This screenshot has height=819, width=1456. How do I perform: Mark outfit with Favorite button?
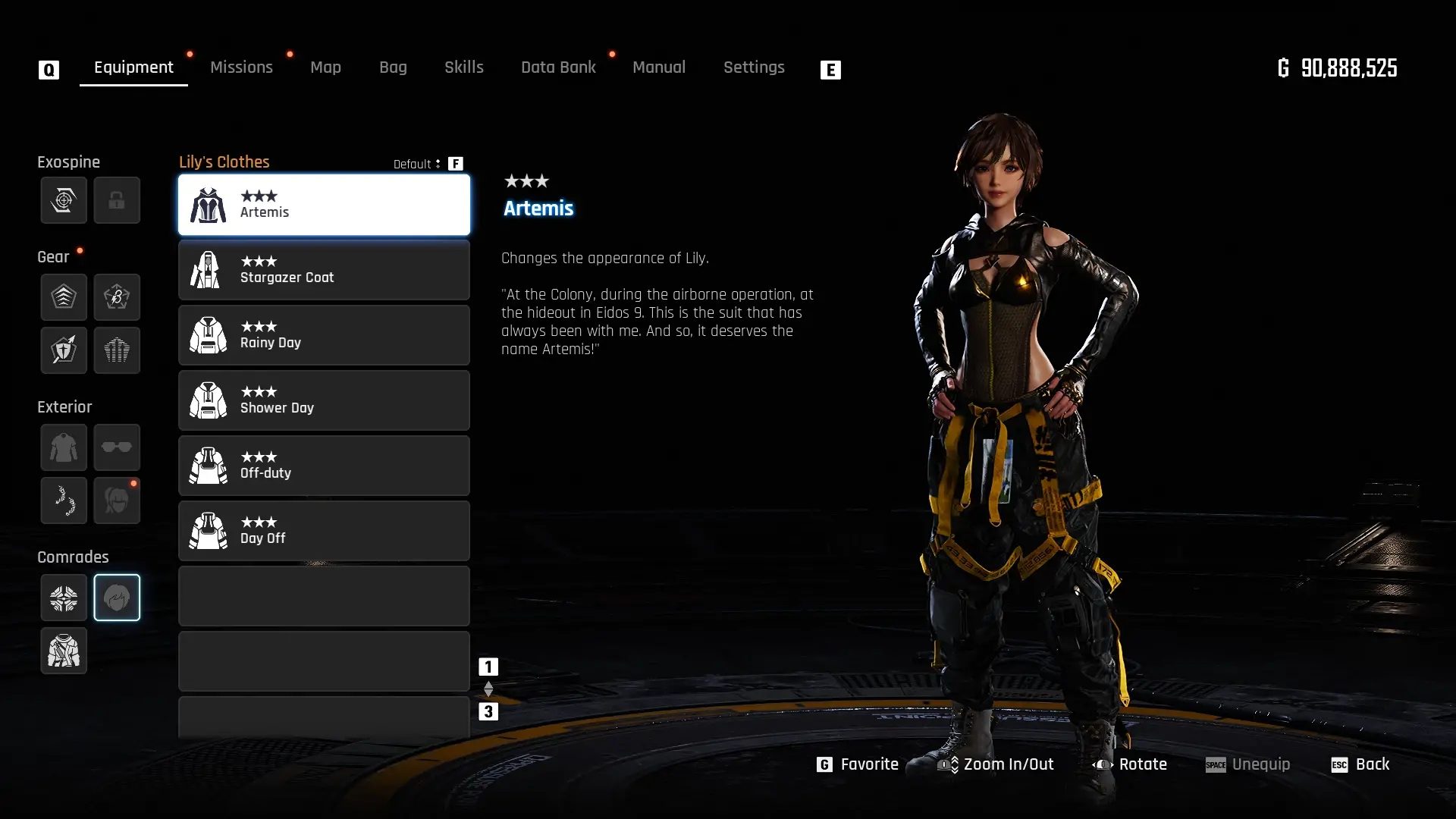pos(858,764)
